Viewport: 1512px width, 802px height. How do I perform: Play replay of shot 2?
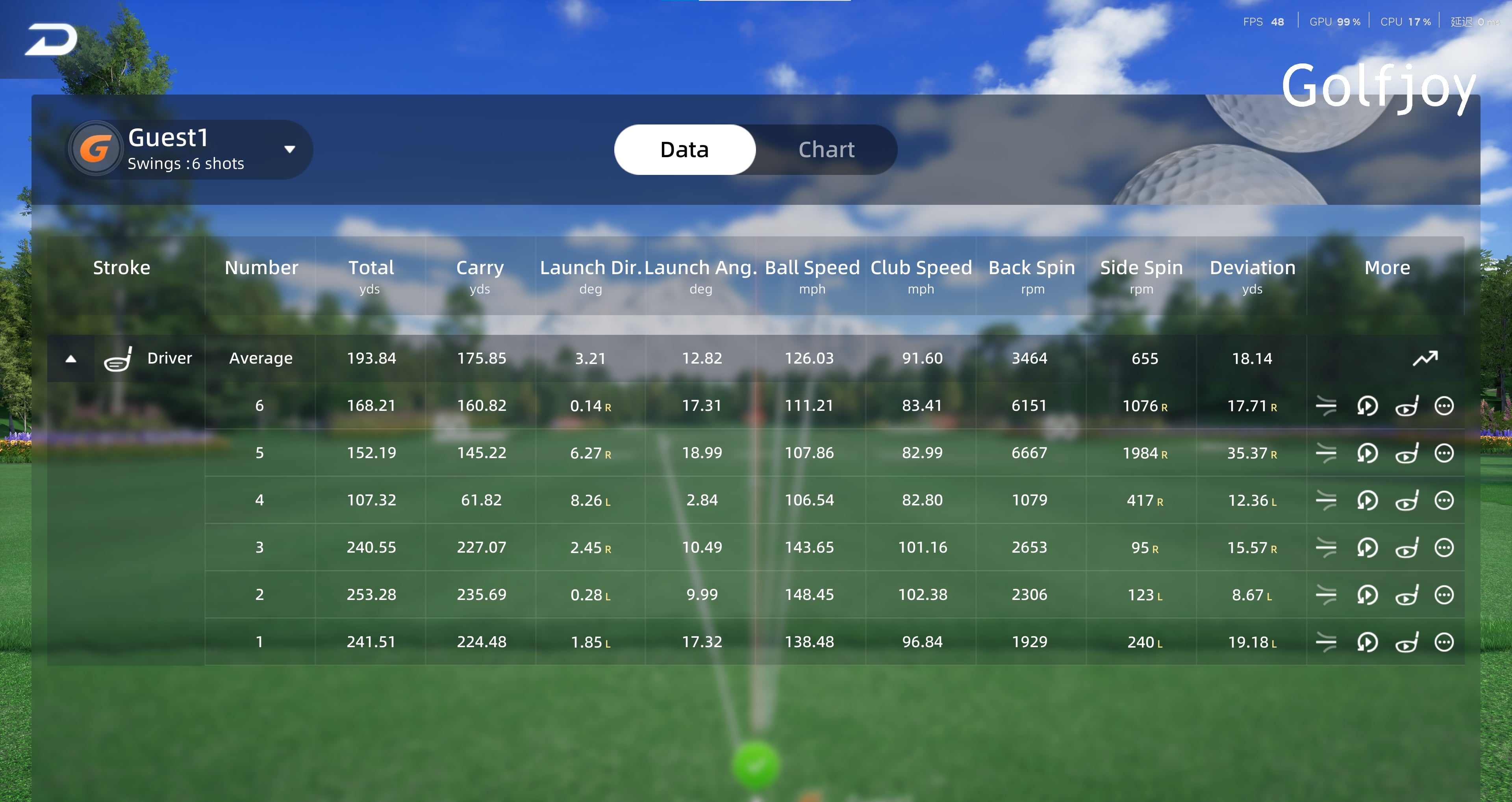[x=1367, y=595]
